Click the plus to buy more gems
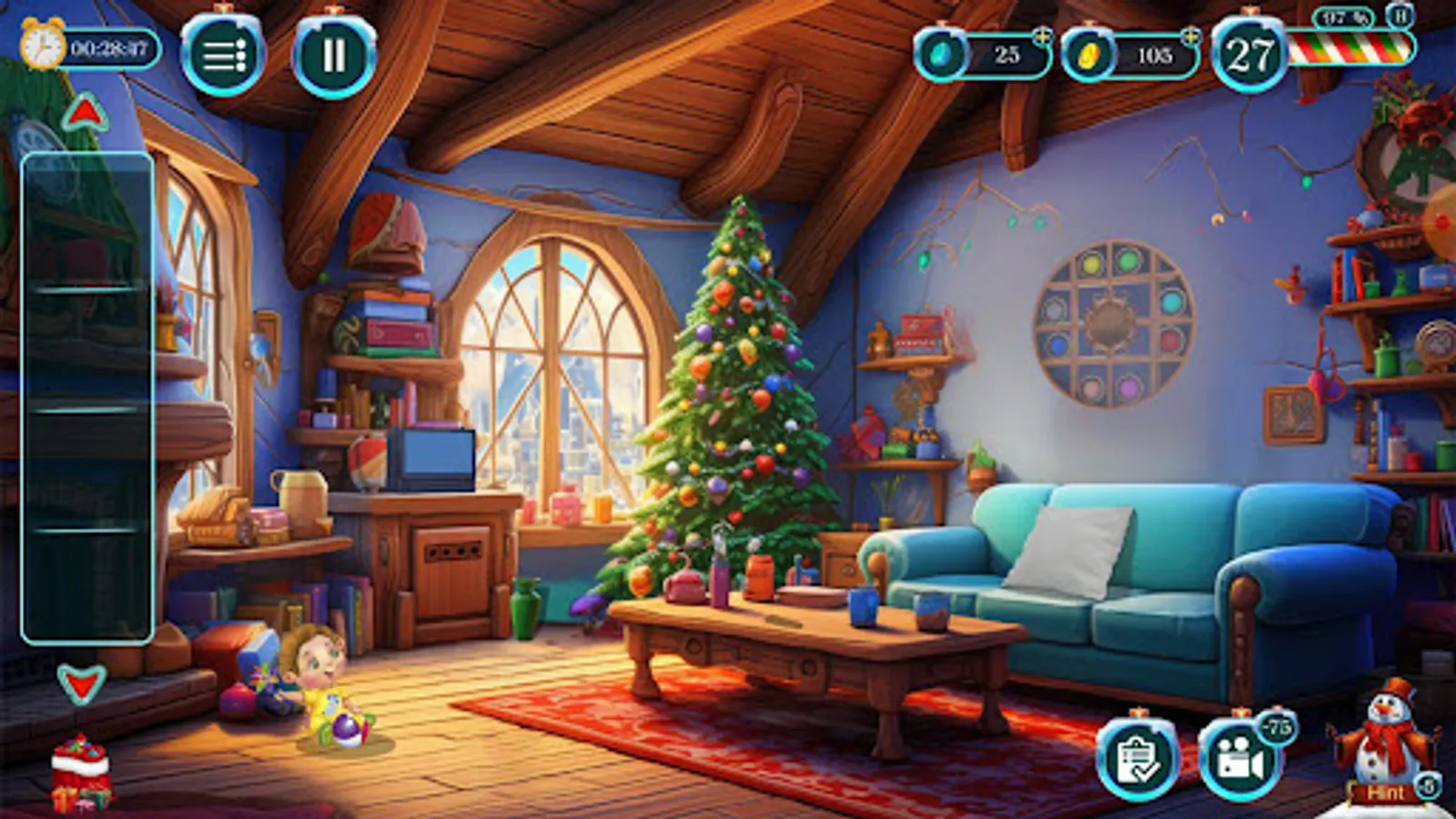 coord(1043,38)
